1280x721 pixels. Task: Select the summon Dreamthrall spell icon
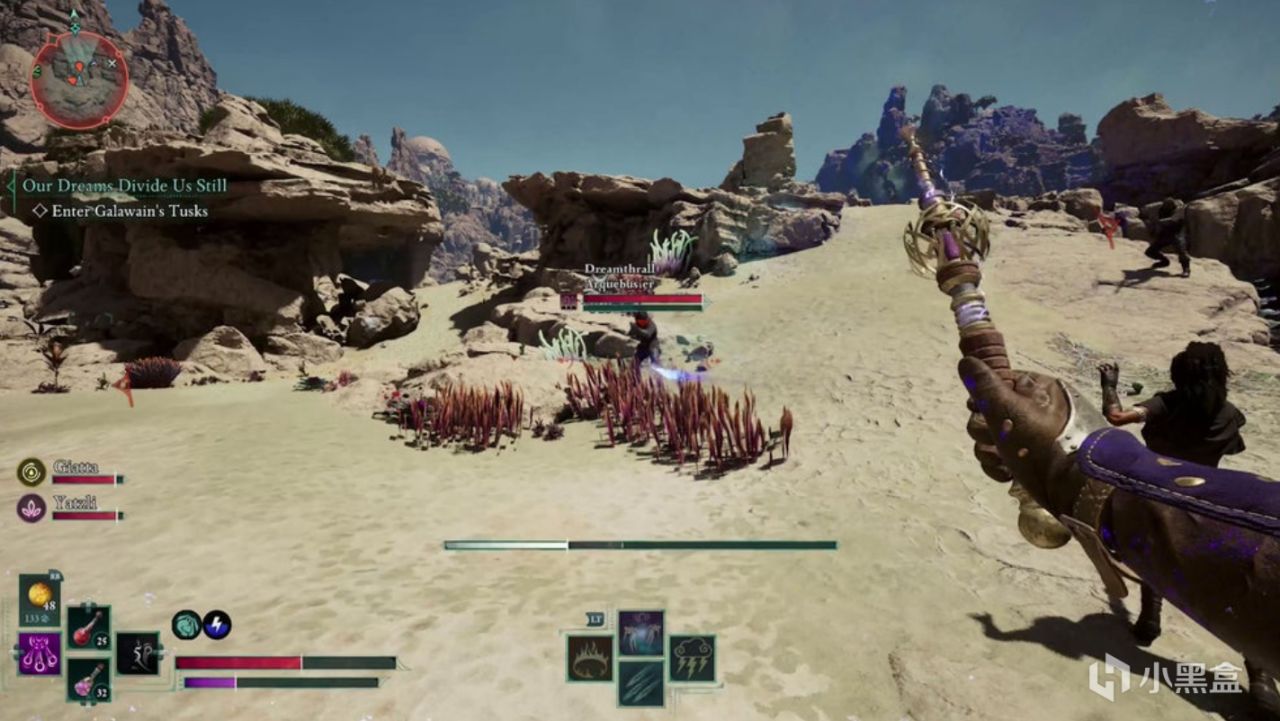pyautogui.click(x=640, y=632)
